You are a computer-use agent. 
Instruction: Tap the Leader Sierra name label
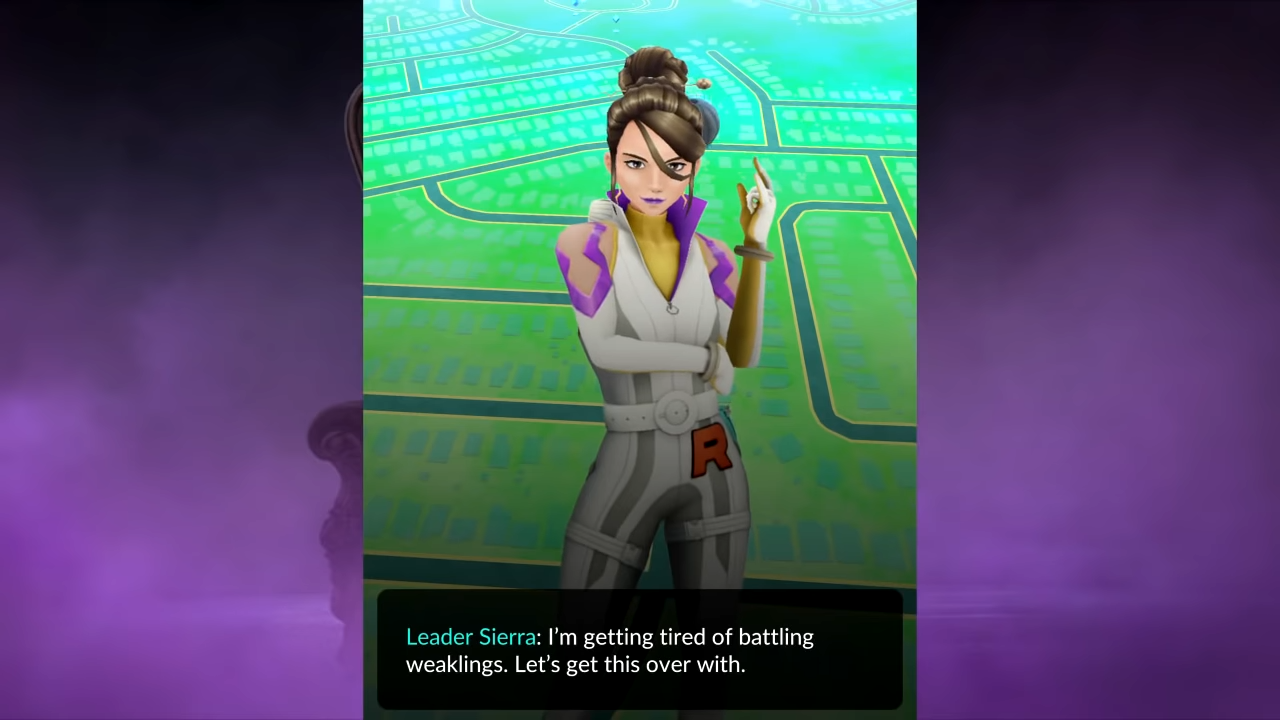coord(470,637)
